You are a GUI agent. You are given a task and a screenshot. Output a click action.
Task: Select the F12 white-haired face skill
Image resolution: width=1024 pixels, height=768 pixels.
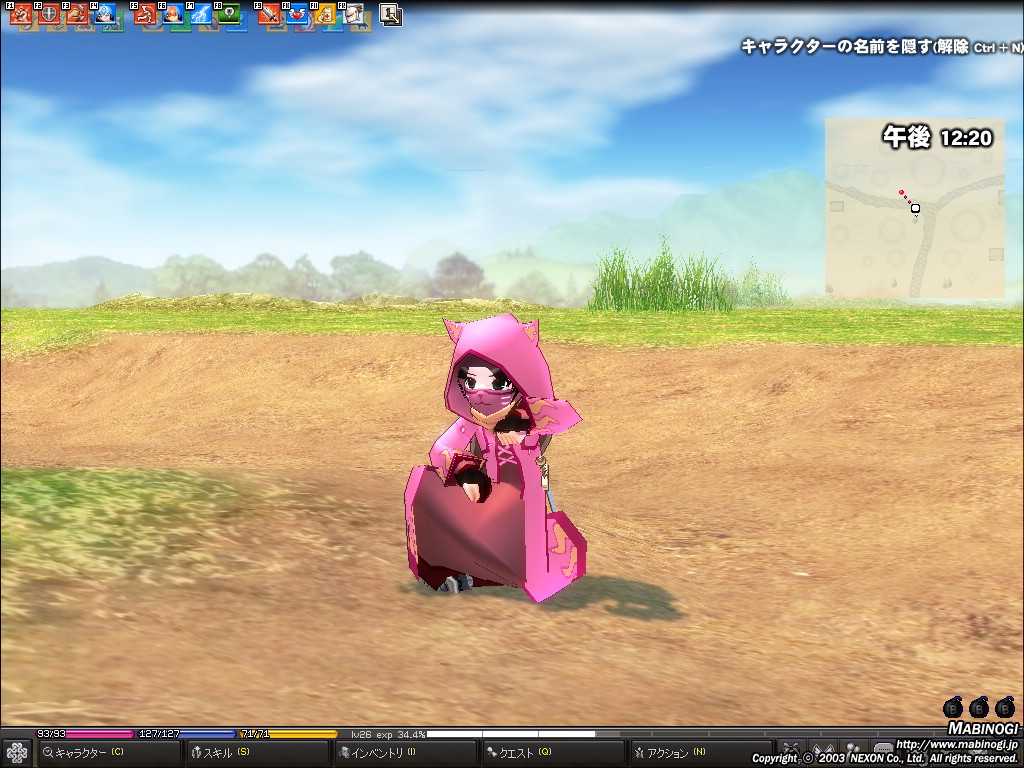tap(353, 15)
